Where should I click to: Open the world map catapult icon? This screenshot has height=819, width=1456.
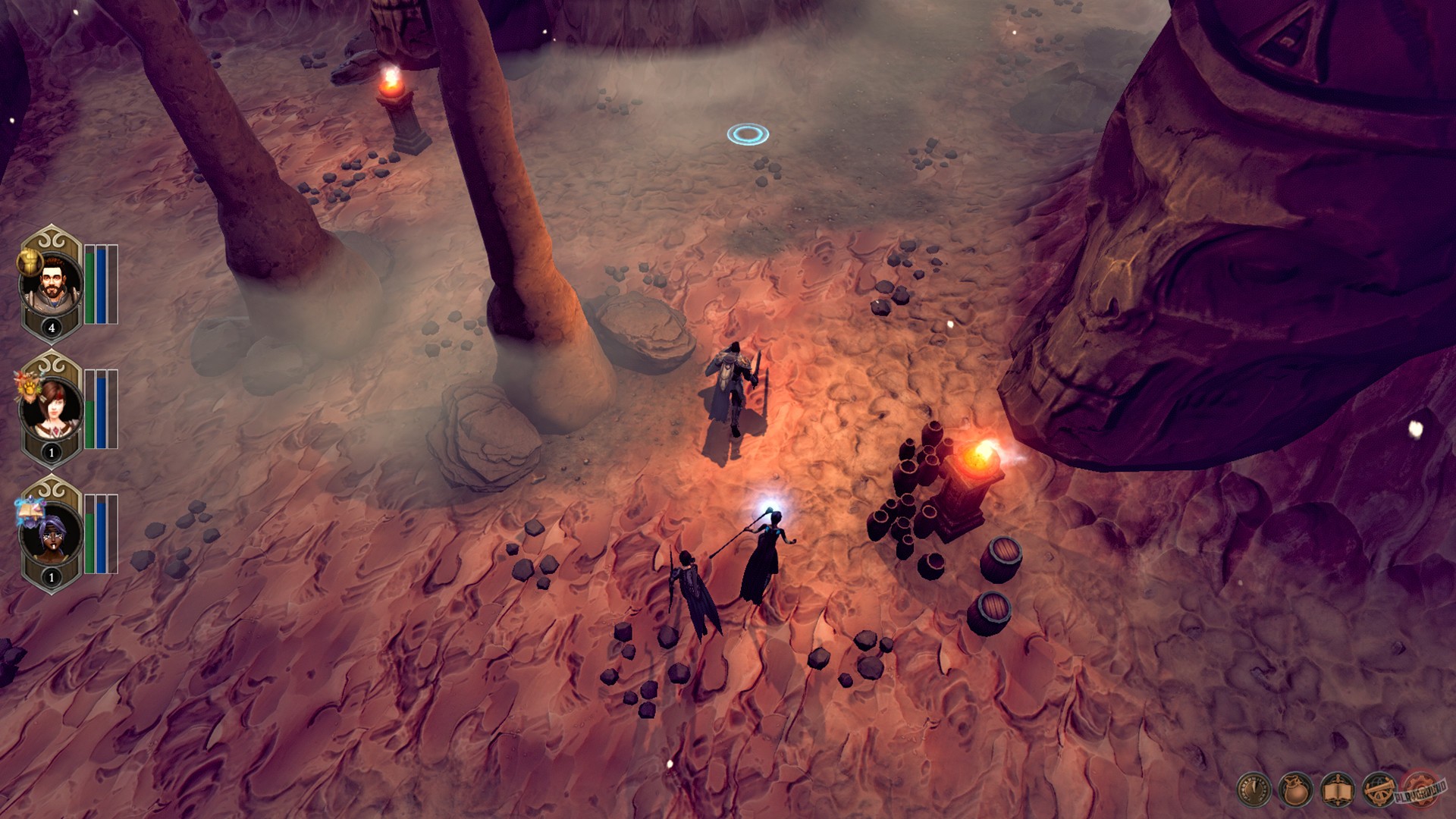click(x=1378, y=789)
